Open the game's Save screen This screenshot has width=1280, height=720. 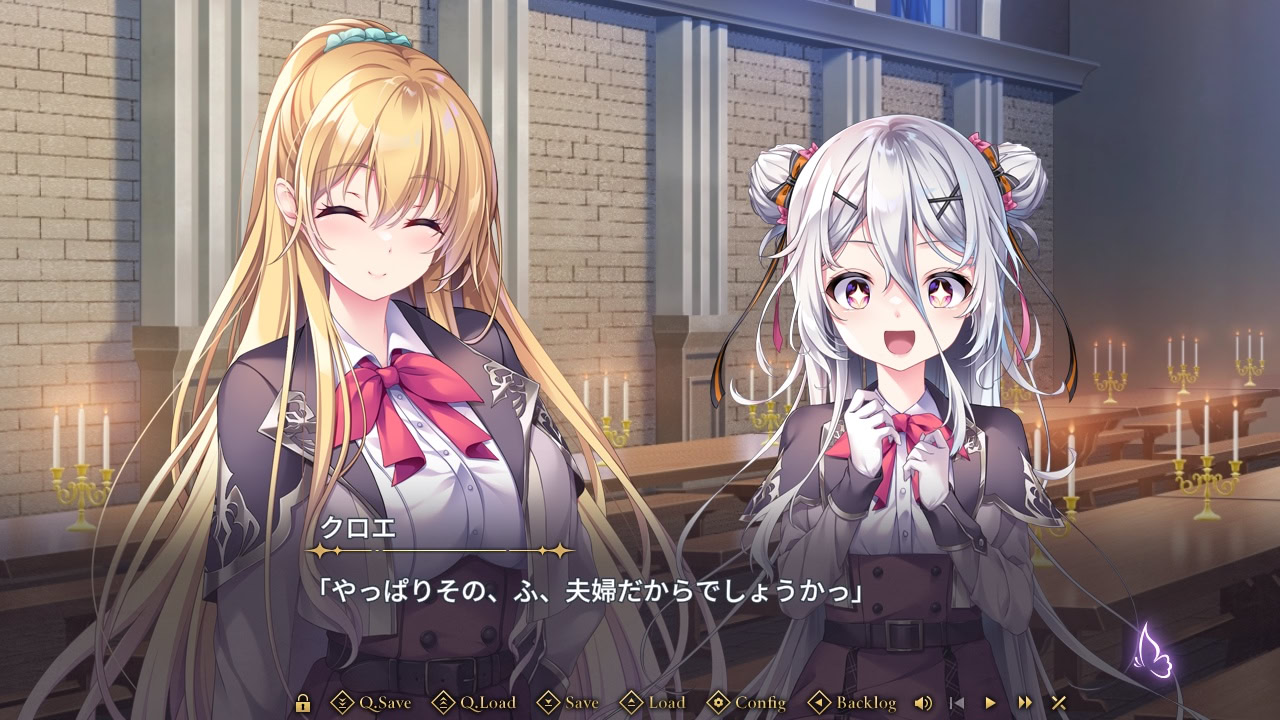[584, 703]
